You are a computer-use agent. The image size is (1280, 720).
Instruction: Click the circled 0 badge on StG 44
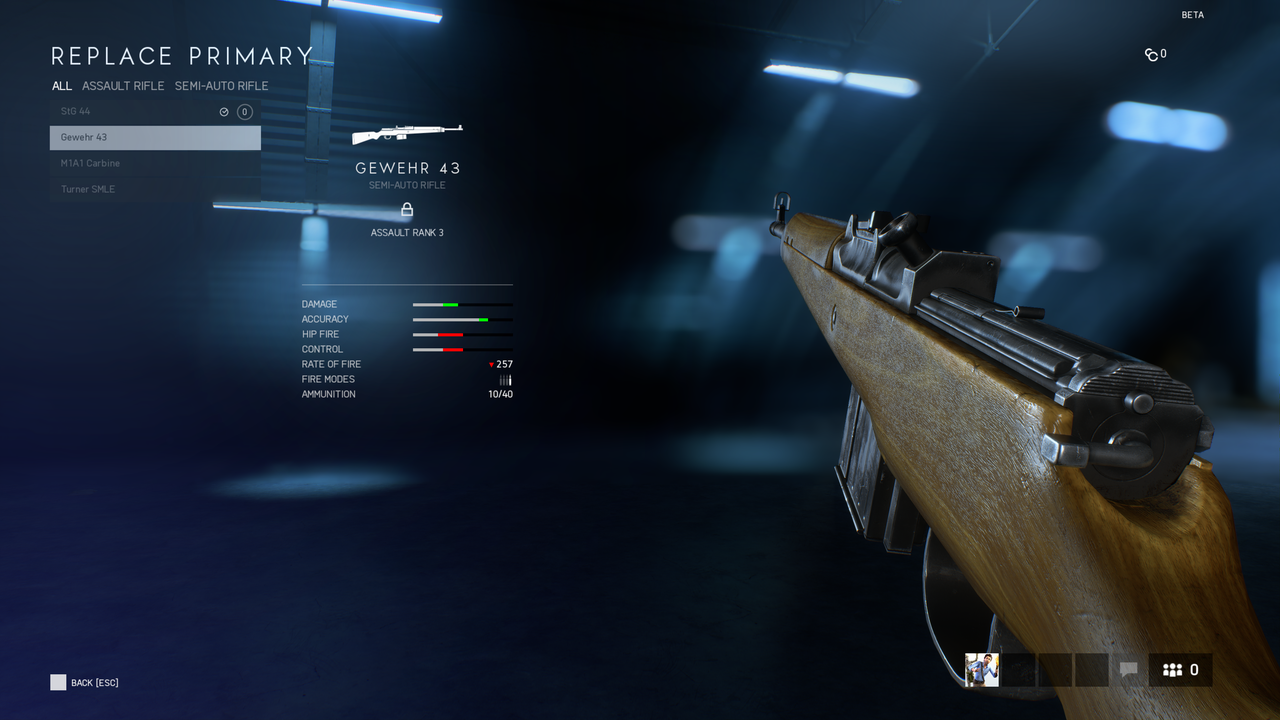[245, 111]
